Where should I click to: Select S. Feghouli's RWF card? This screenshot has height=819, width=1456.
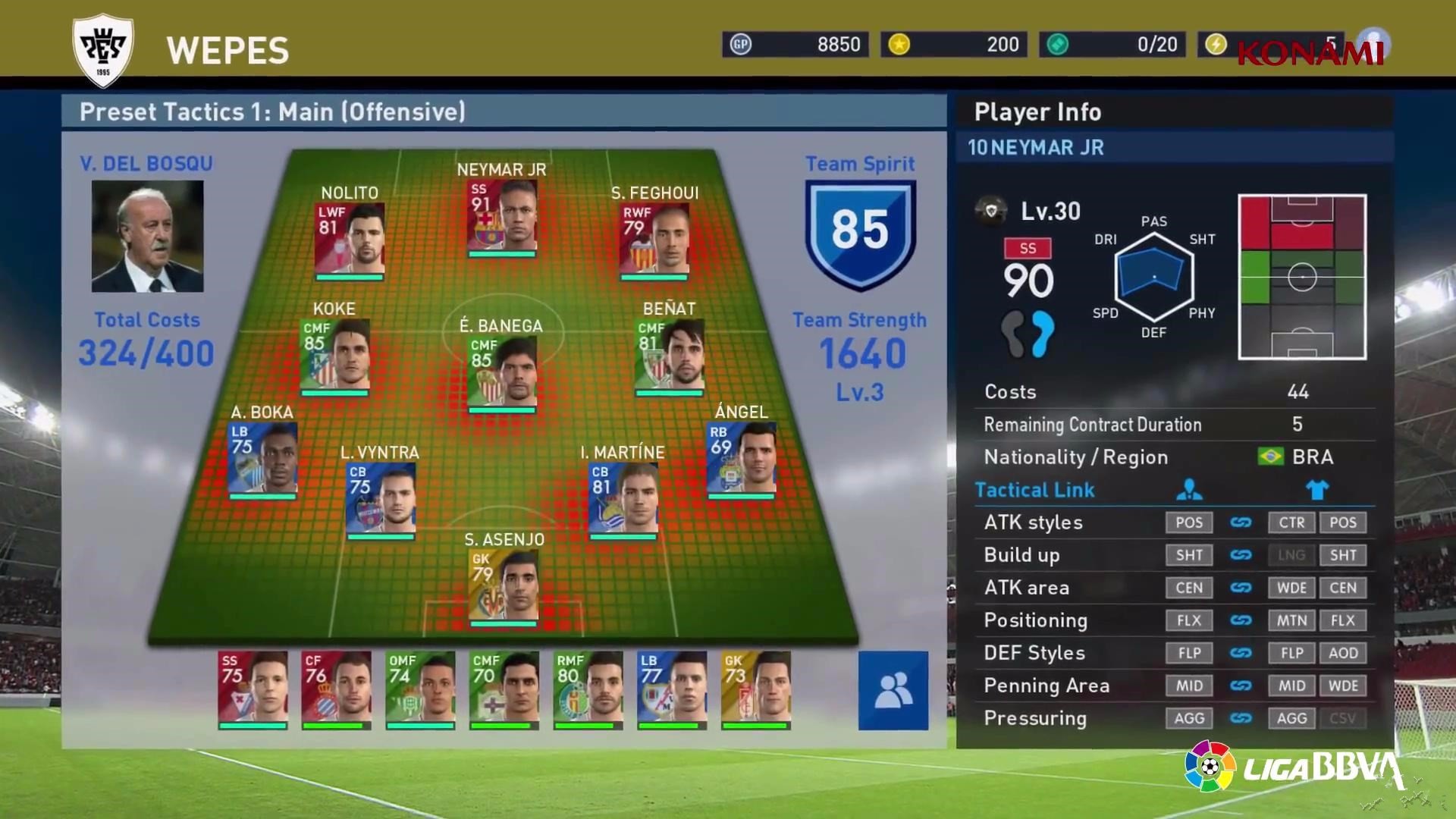point(654,239)
